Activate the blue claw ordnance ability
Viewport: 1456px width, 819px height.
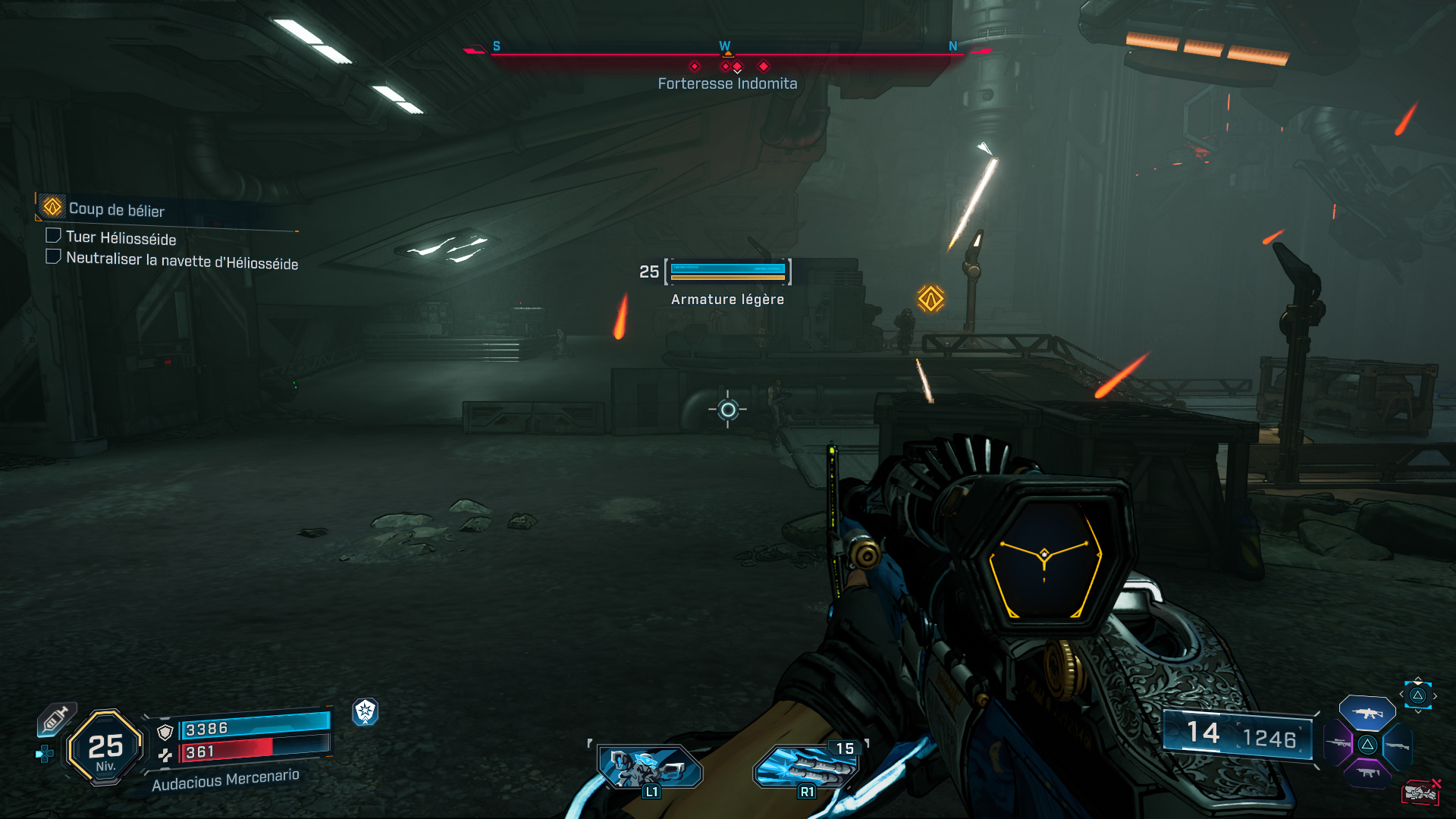click(805, 767)
